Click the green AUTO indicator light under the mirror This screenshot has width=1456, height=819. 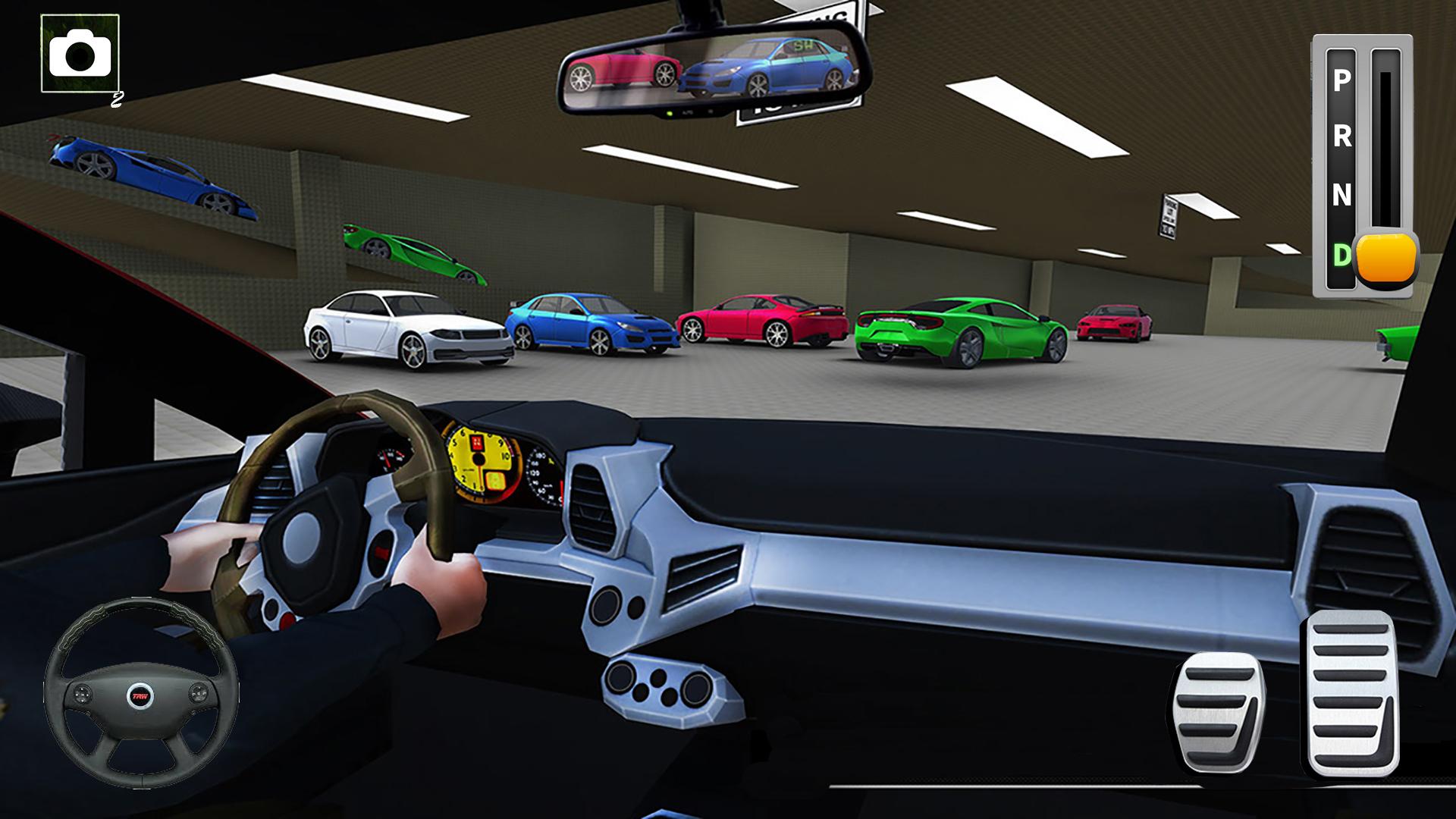point(670,113)
